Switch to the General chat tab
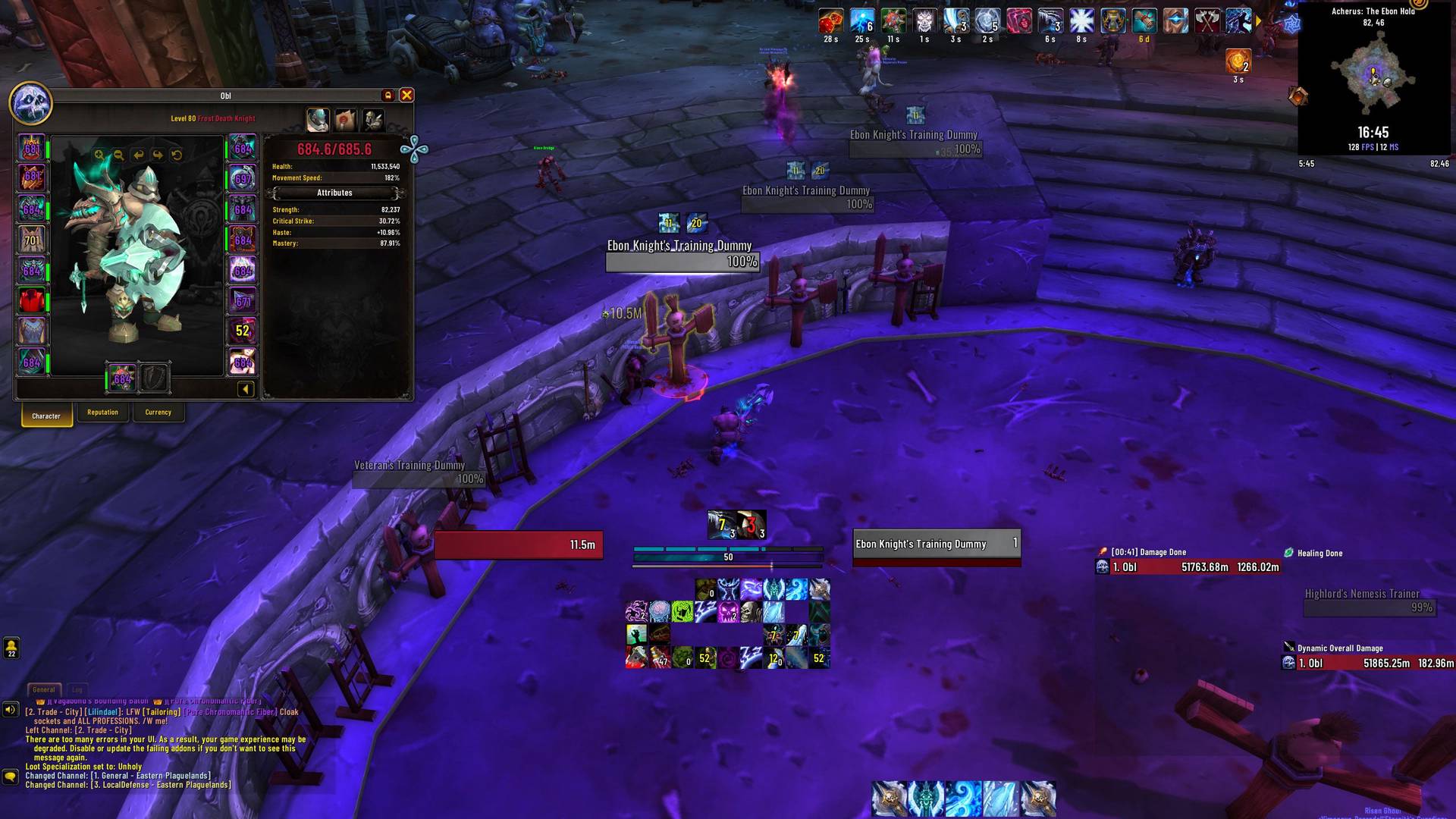This screenshot has width=1456, height=819. click(x=44, y=689)
